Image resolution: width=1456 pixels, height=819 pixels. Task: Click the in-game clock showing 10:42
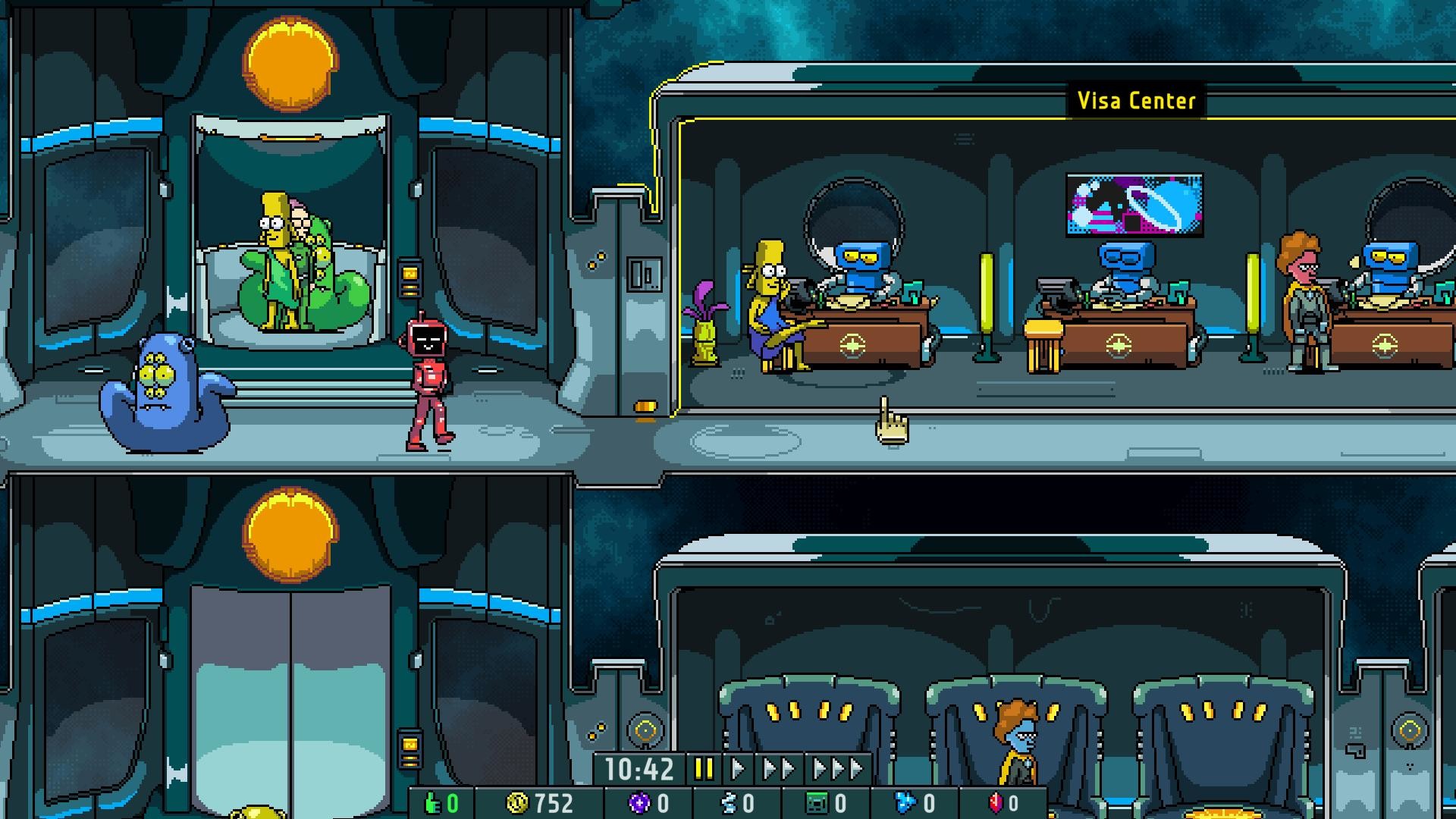point(641,768)
